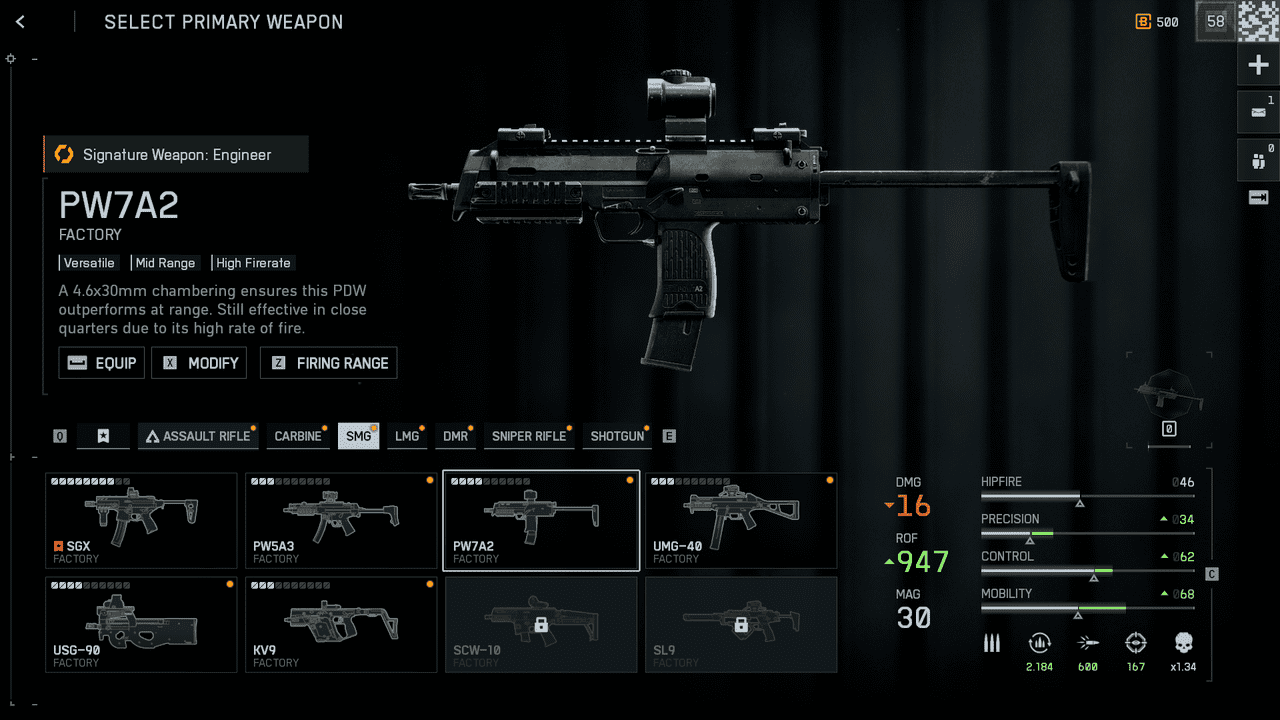
Task: Click the locked SL9 weapon tile
Action: [741, 624]
